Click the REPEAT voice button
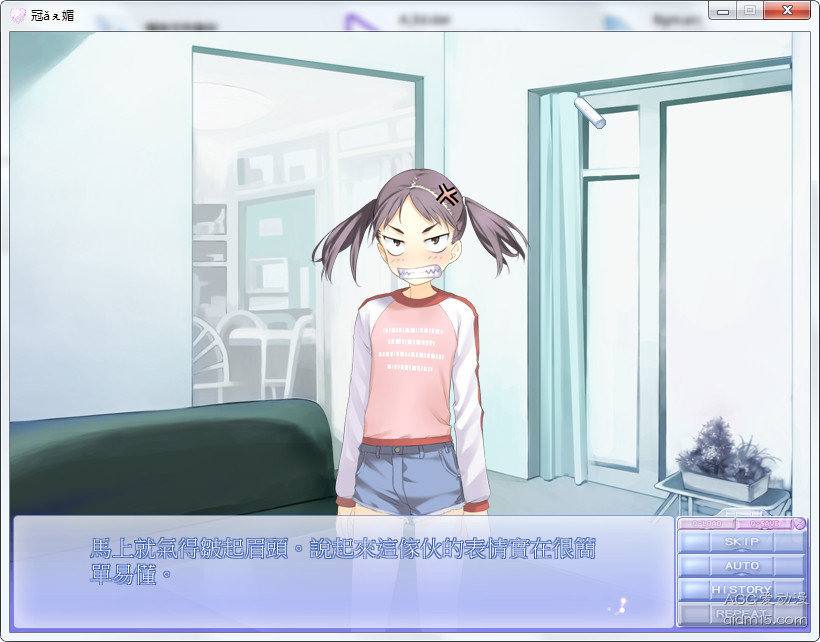Screen dimensions: 820x642 click(x=741, y=613)
